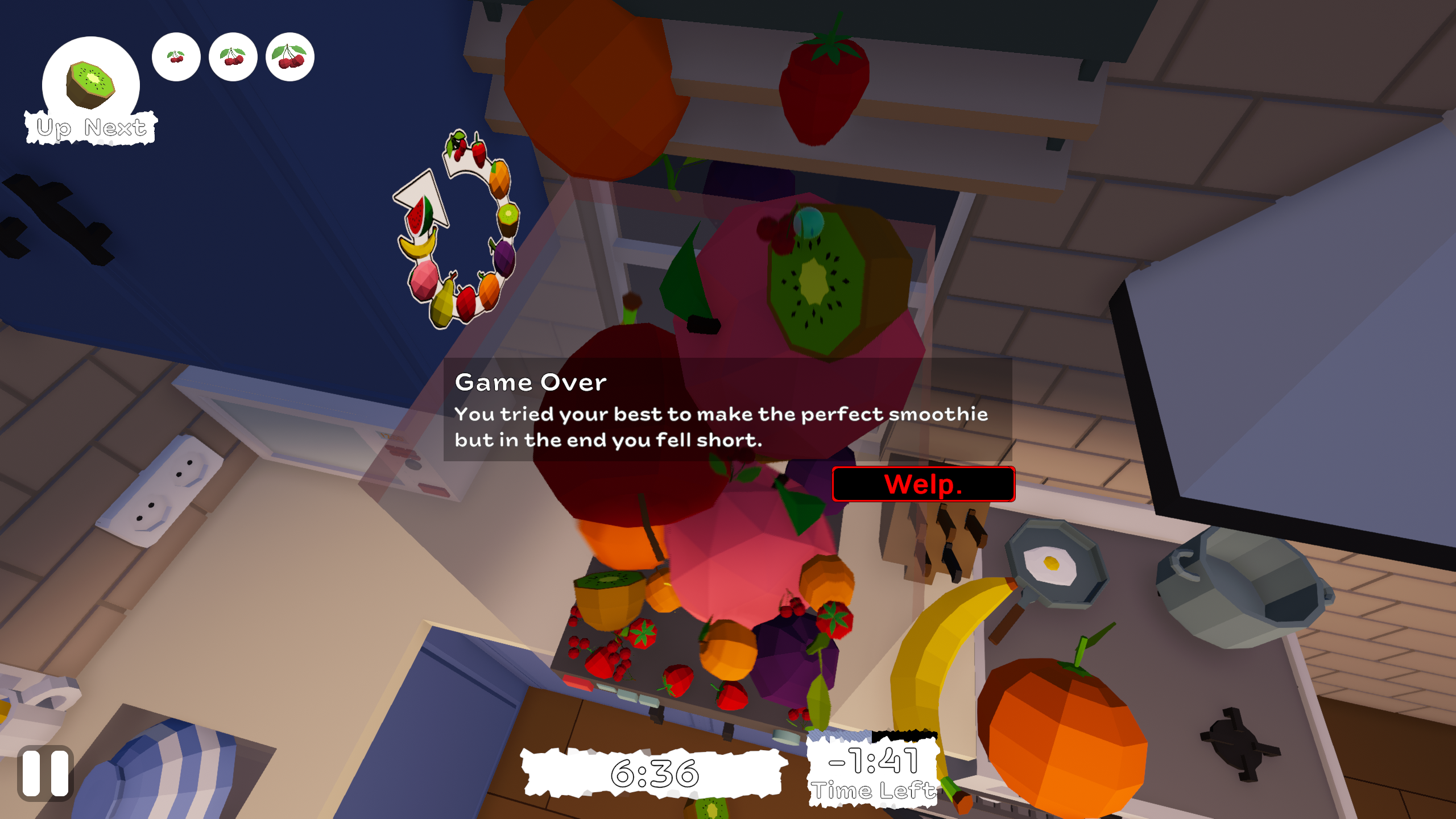
Task: Select the banana icon in the fruit wheel
Action: pos(417,247)
